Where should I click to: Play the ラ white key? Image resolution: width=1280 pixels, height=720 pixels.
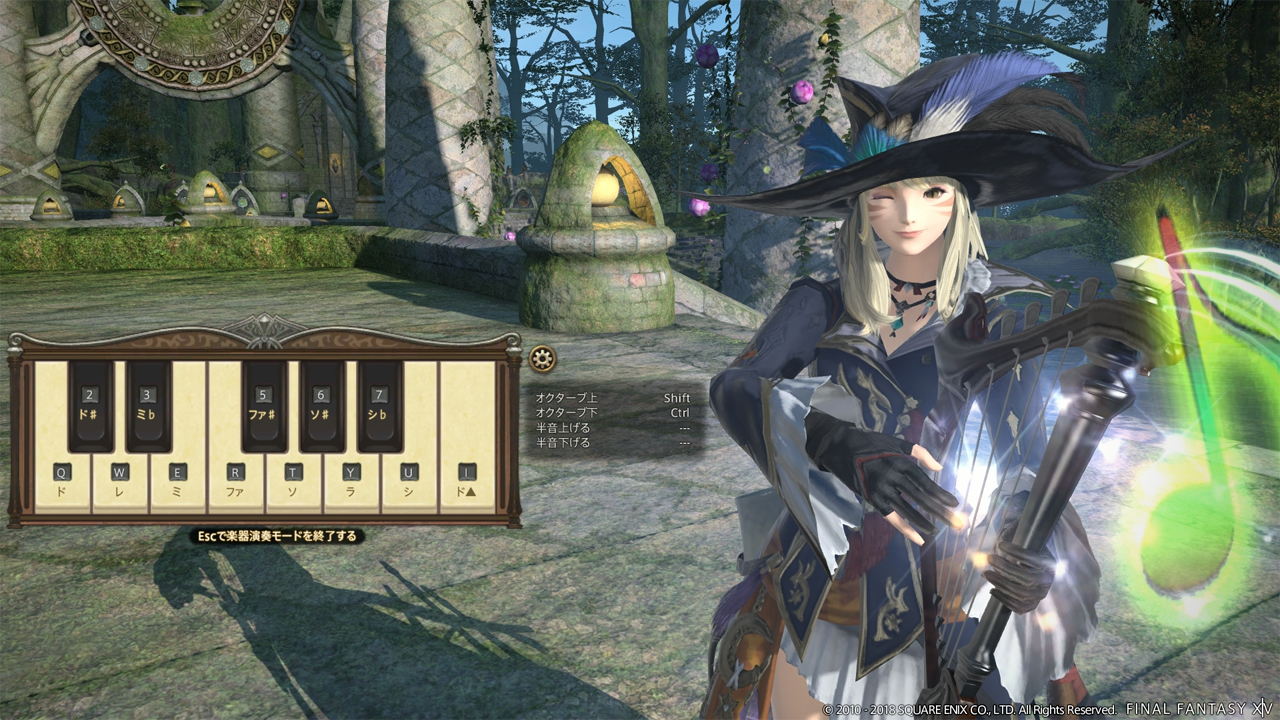click(352, 482)
